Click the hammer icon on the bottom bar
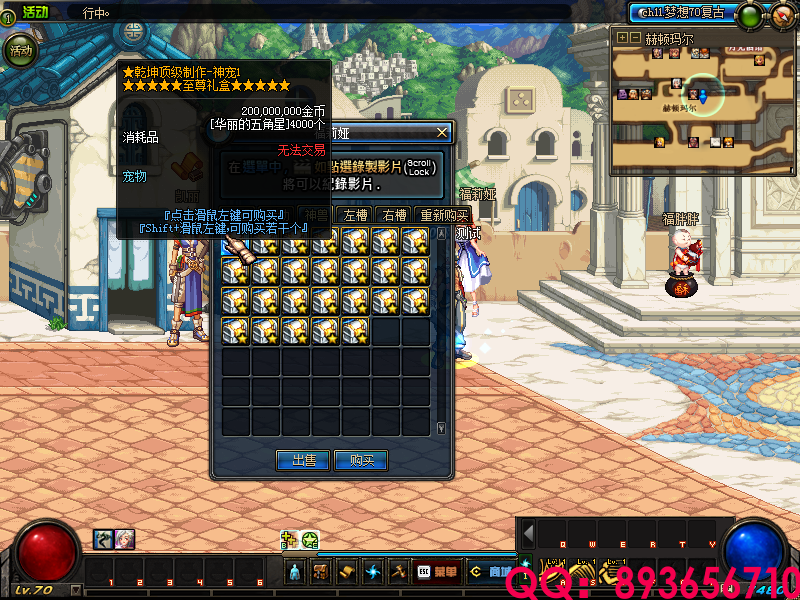 point(398,572)
